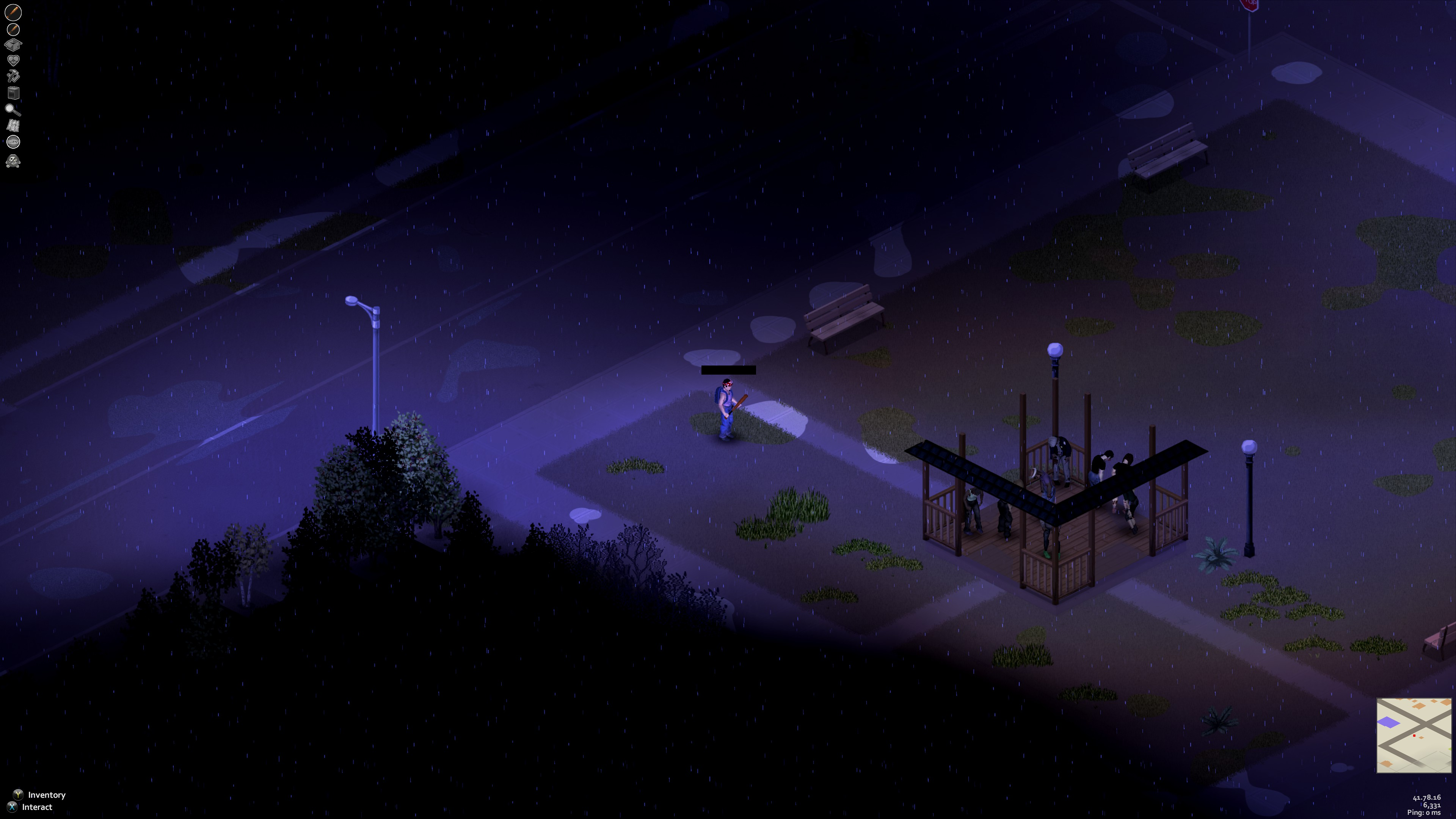Select the primary baseball bat weapon slot
This screenshot has height=819, width=1456.
13,11
